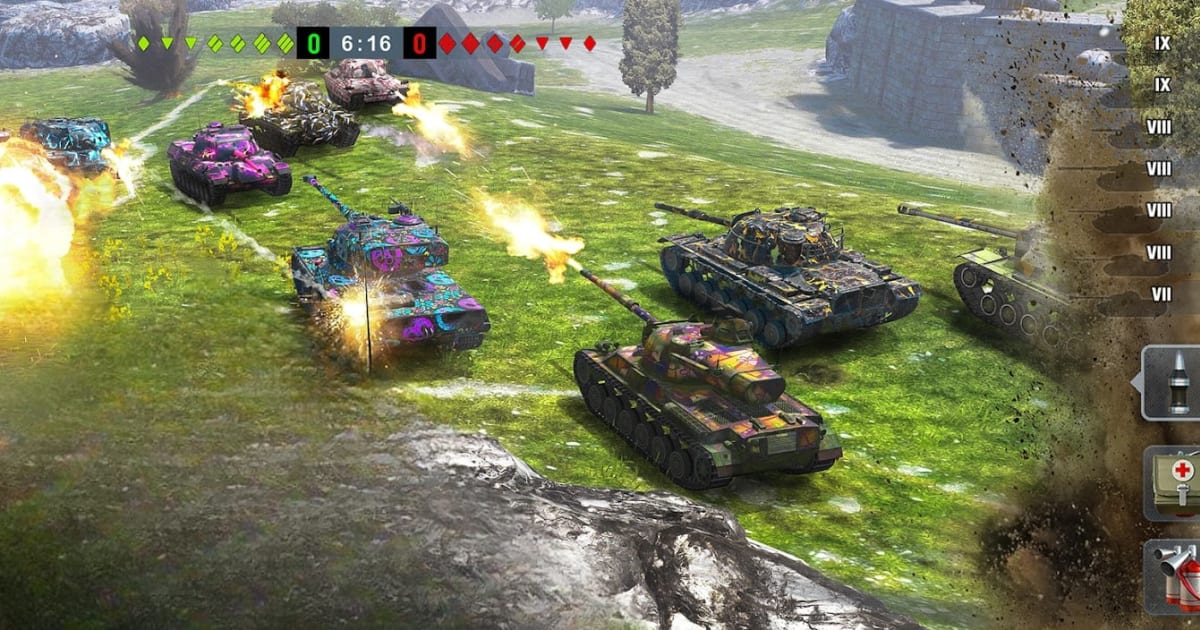Use the first aid kit consumable

[1177, 482]
